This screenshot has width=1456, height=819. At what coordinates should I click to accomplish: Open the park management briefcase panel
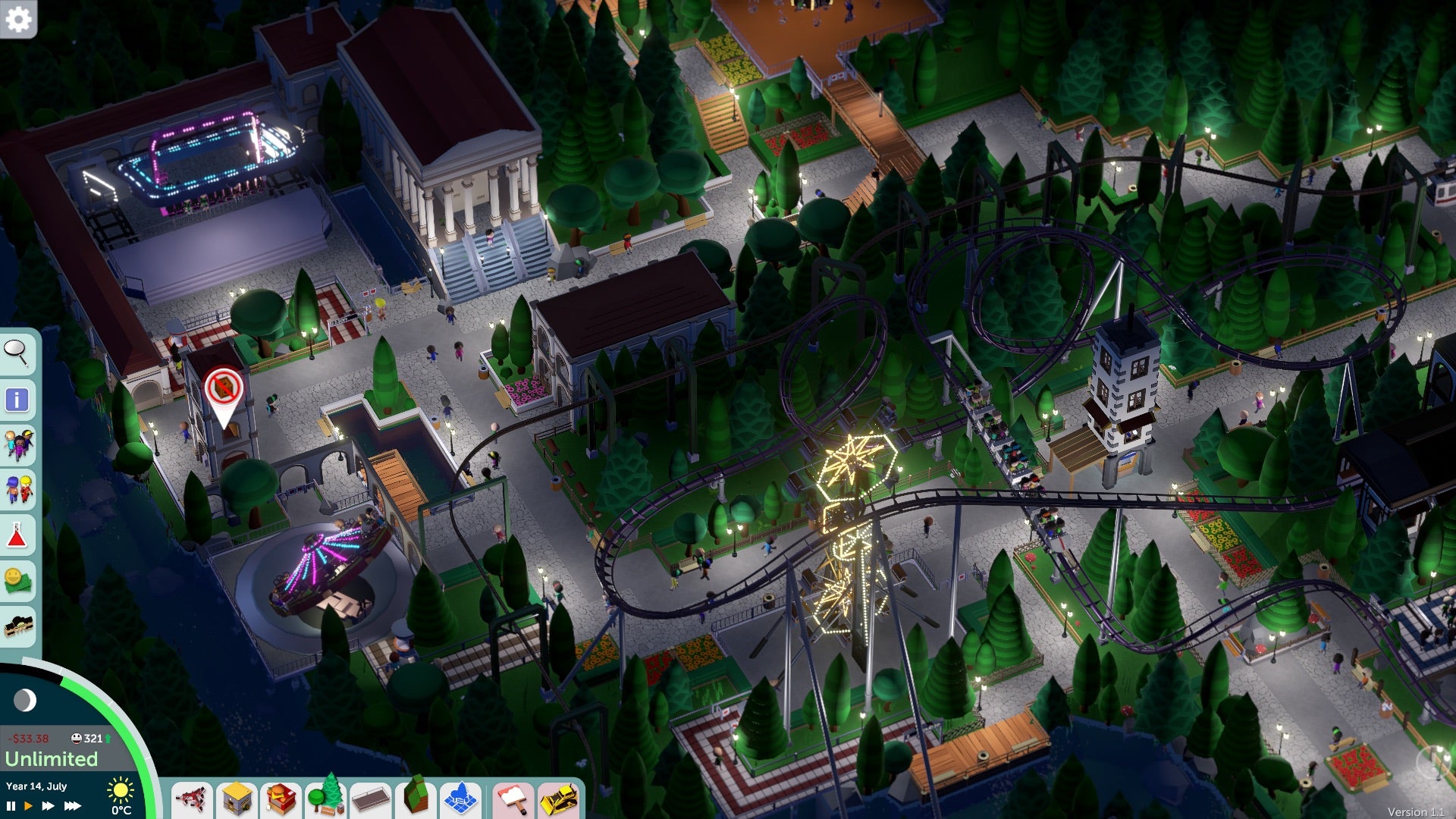pos(17,626)
